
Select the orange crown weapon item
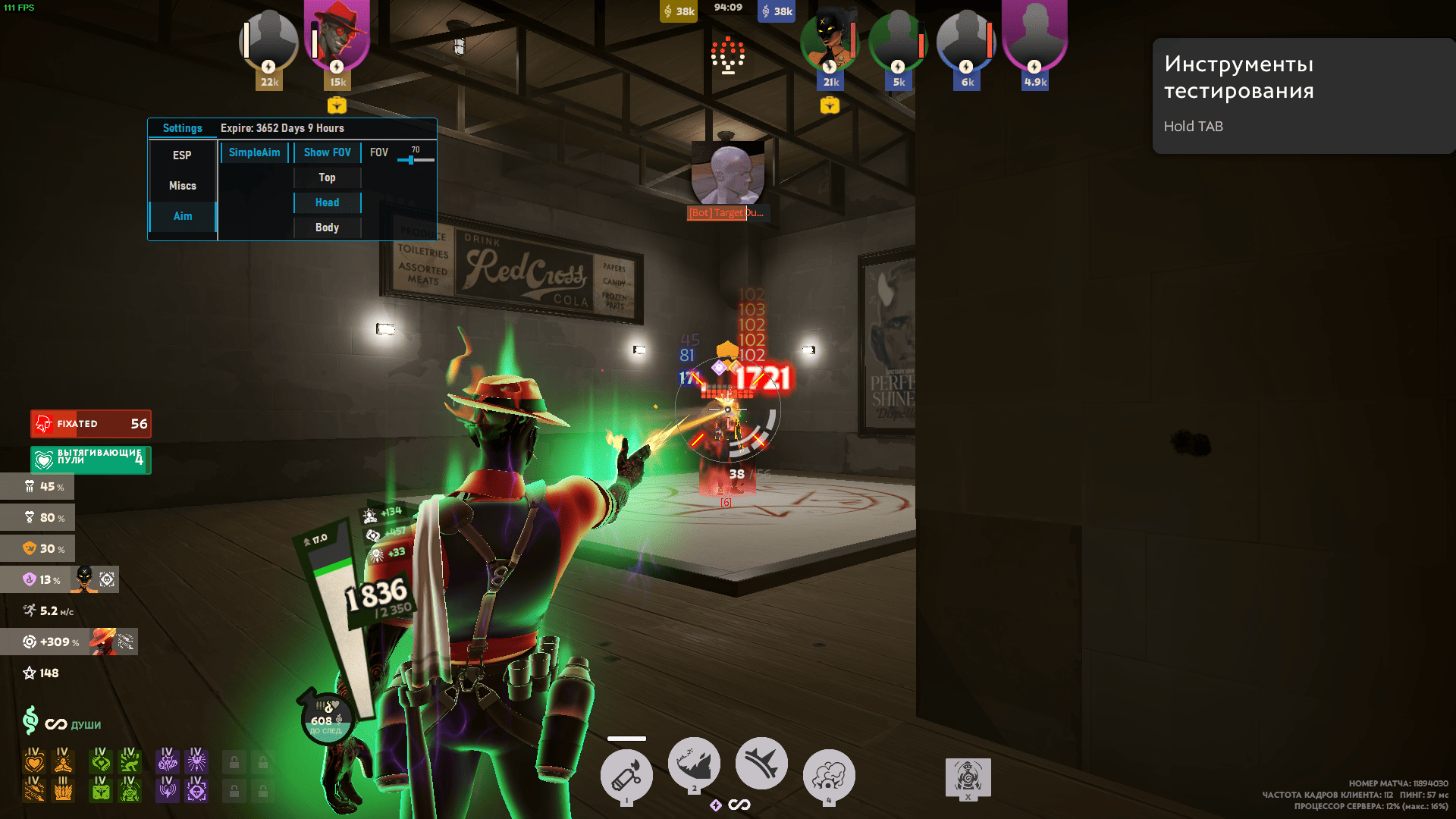point(64,790)
